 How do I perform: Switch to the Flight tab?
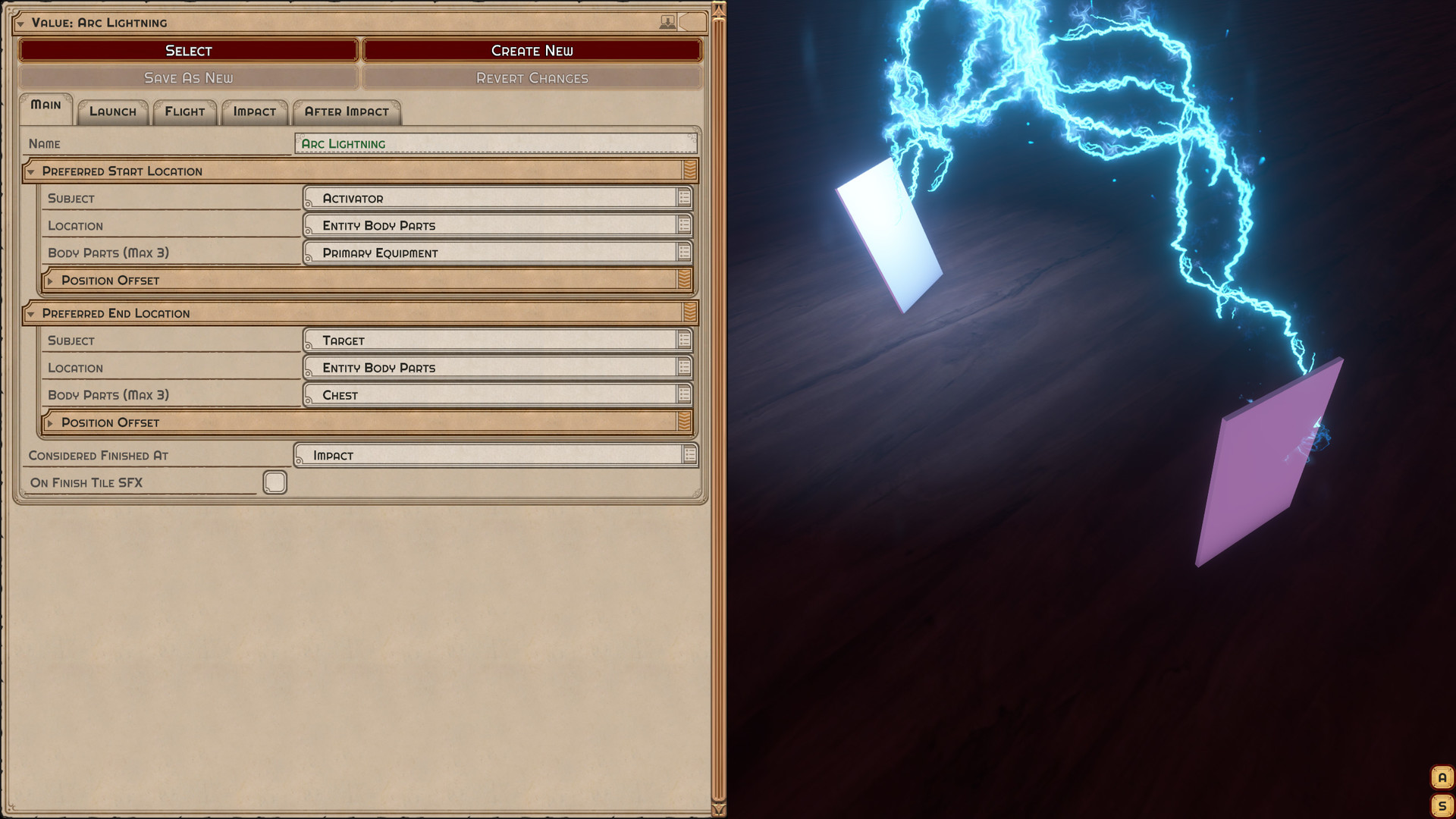coord(184,111)
